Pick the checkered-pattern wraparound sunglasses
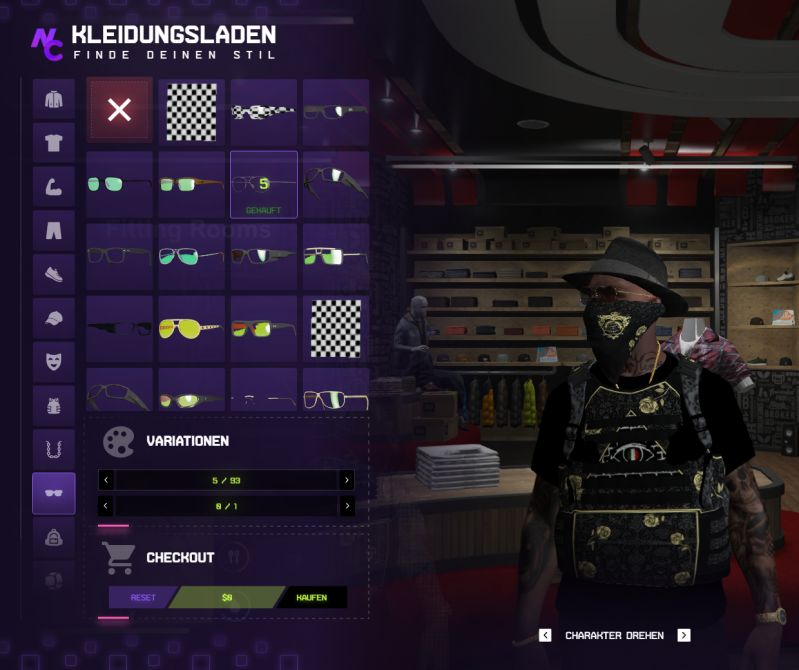 pos(264,112)
